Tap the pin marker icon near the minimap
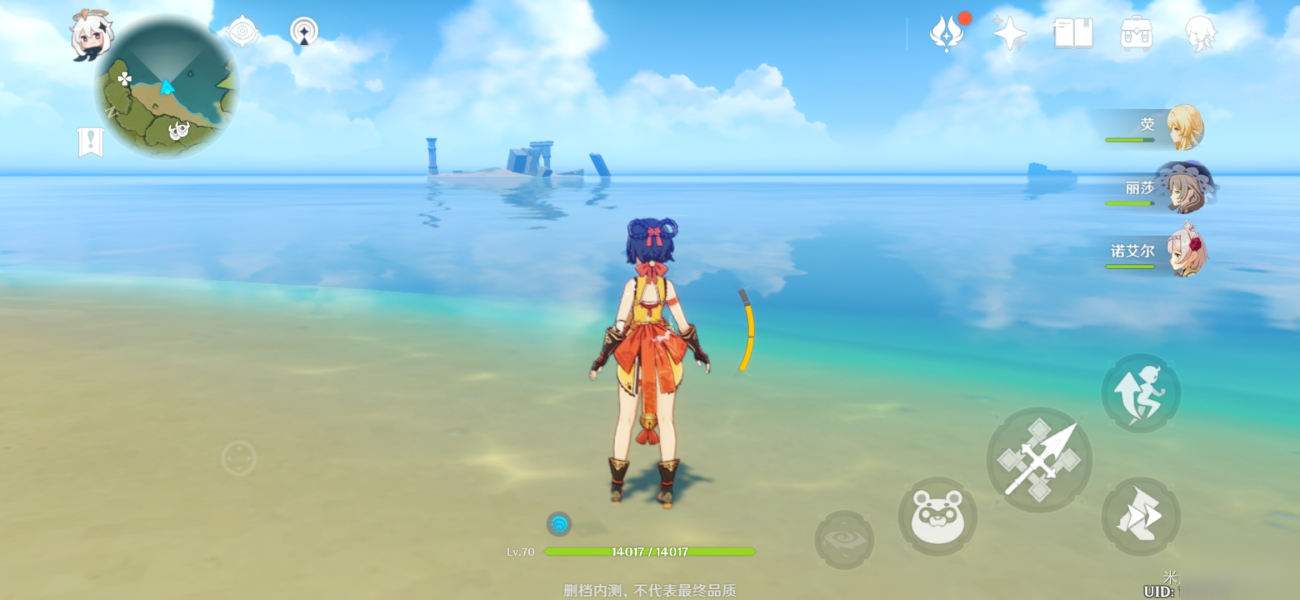 coord(304,31)
